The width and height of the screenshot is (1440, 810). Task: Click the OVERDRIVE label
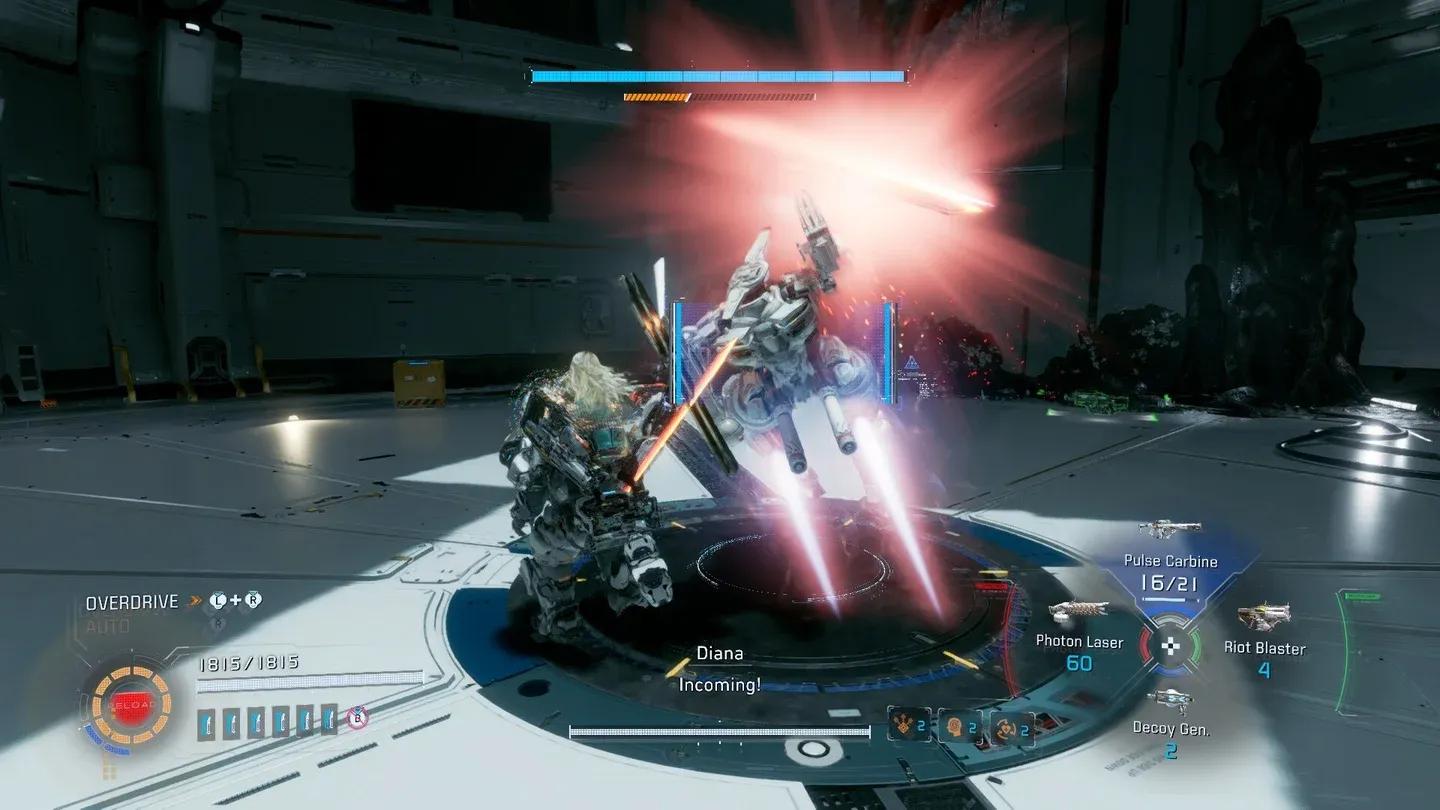click(x=131, y=603)
